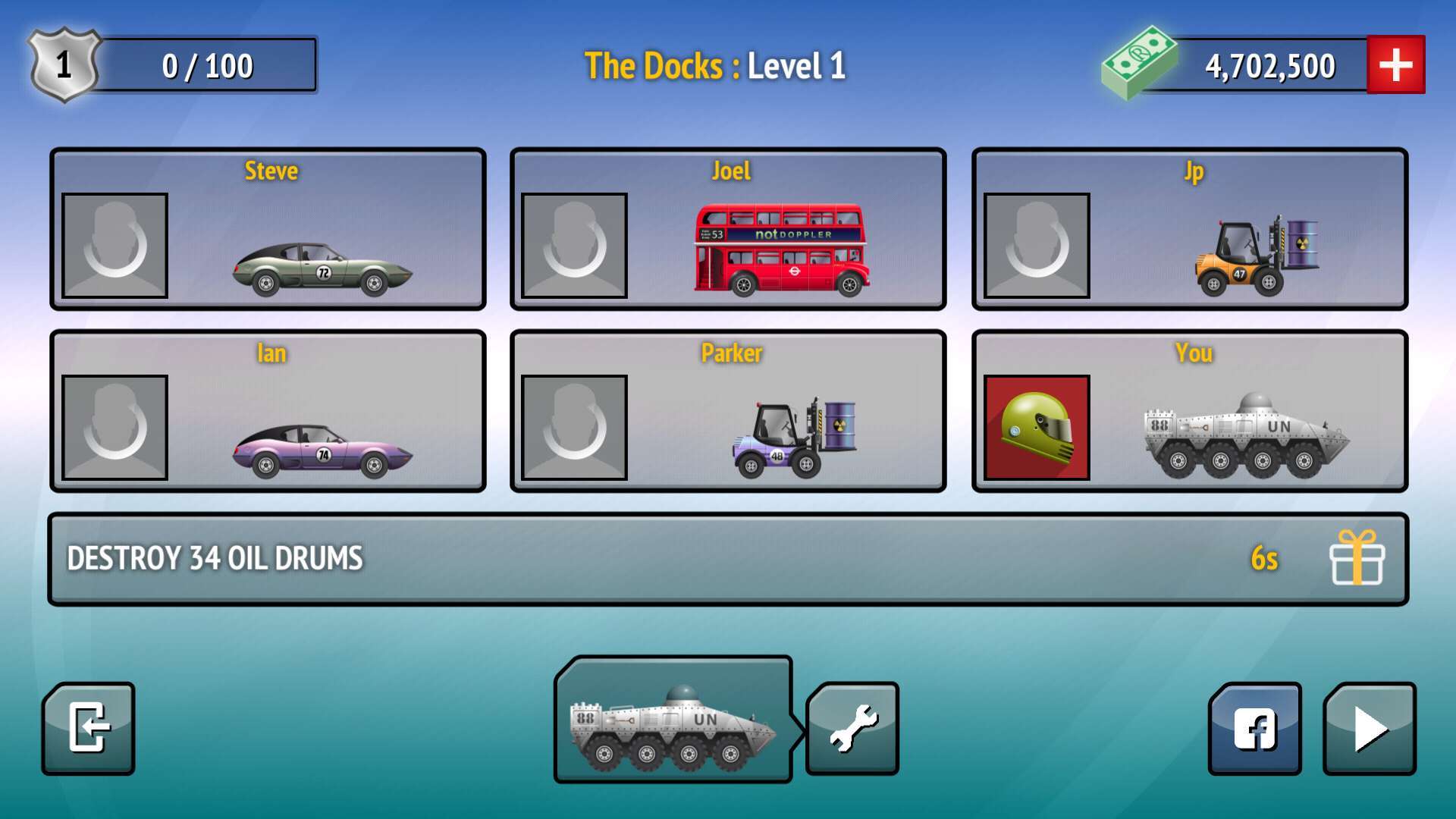This screenshot has height=819, width=1456.
Task: Click the red plus button to buy currency
Action: [x=1396, y=64]
